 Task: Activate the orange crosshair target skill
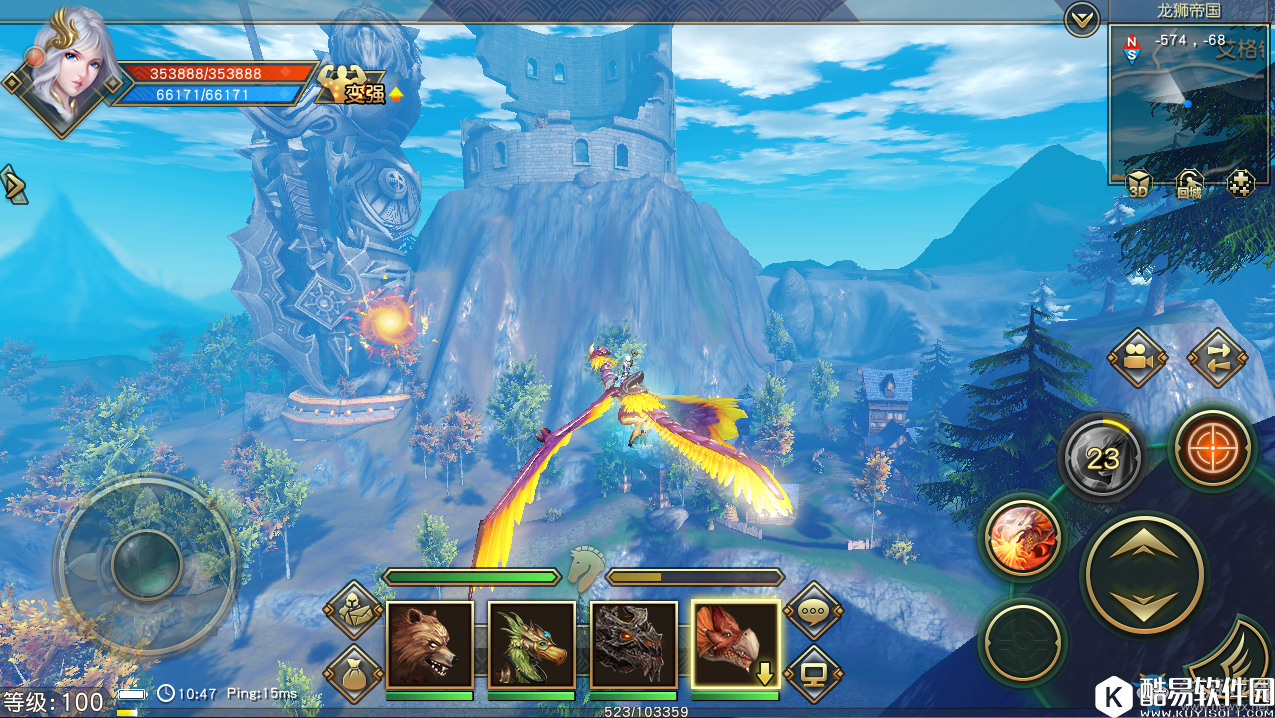click(1212, 447)
